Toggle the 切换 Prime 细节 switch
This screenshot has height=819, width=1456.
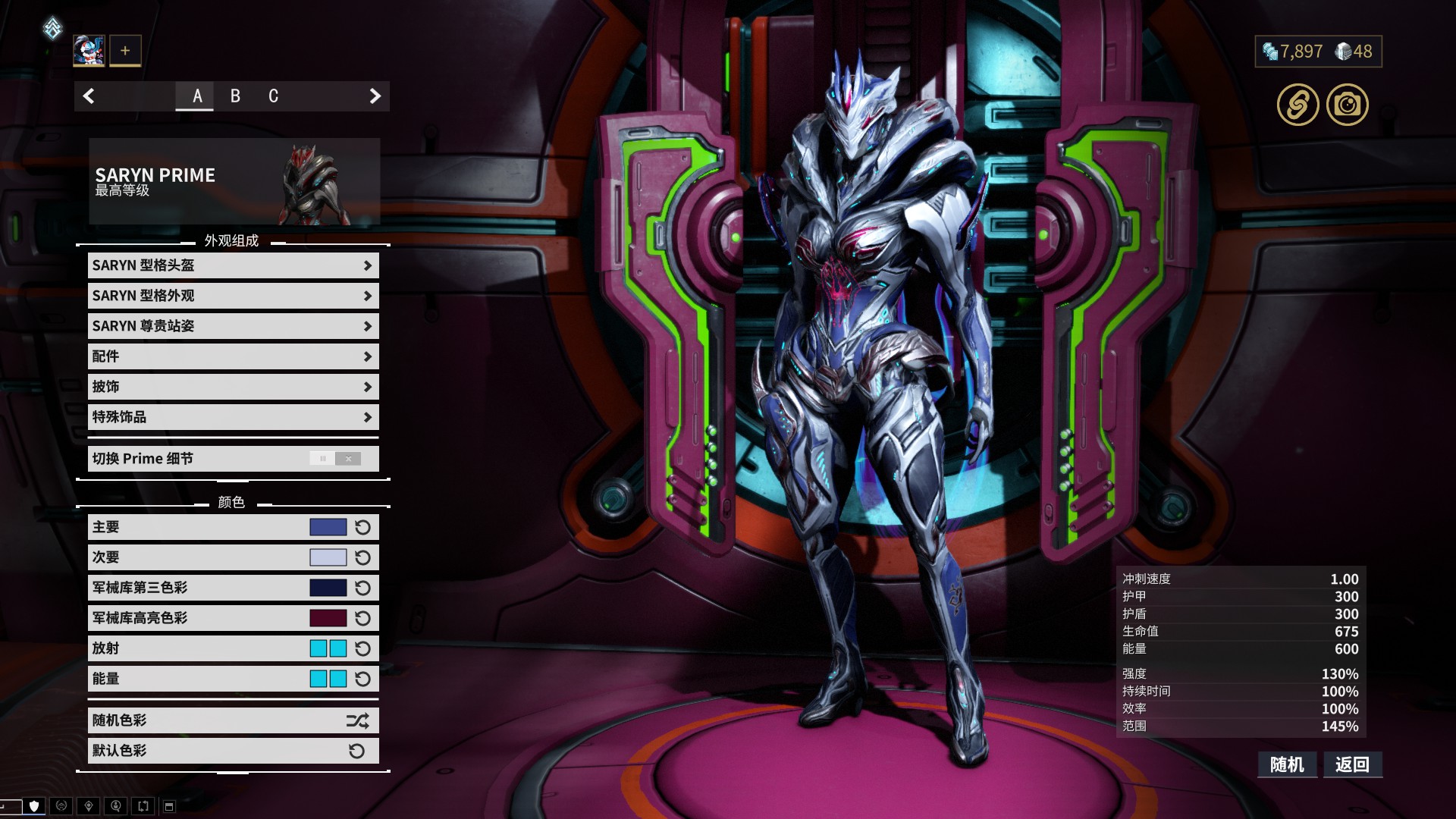point(335,459)
